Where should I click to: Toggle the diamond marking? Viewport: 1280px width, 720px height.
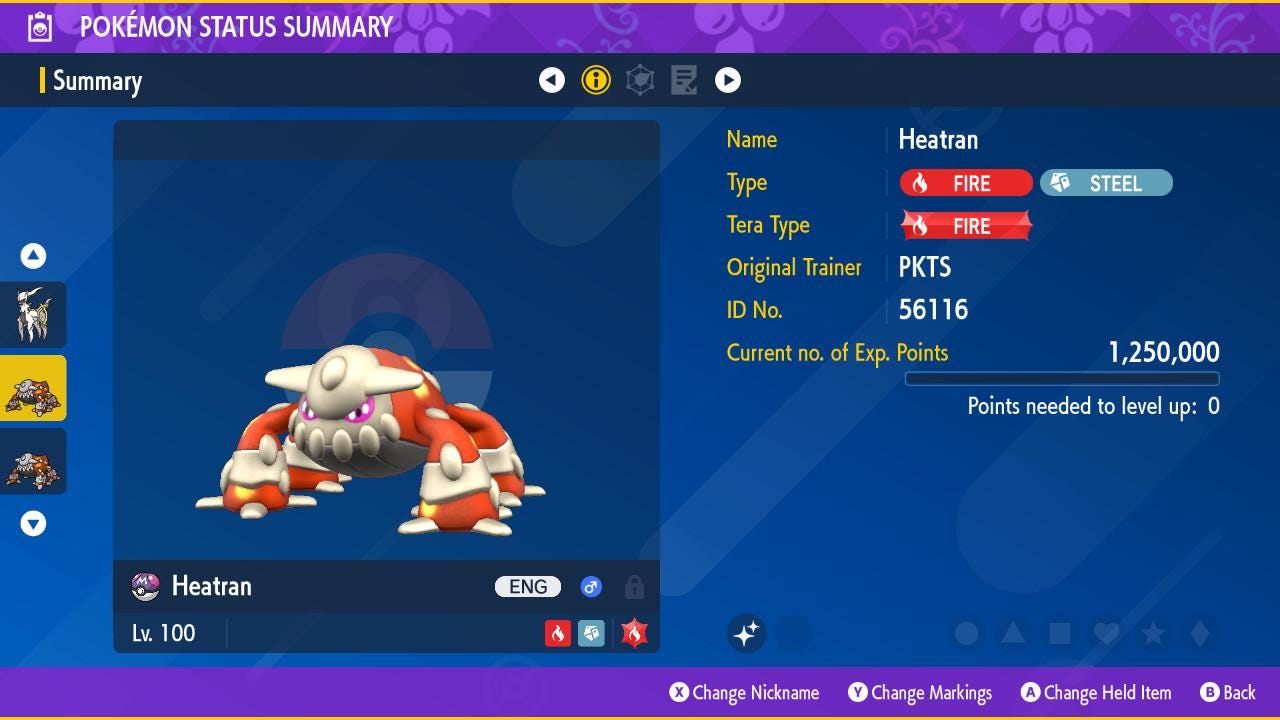tap(1200, 633)
